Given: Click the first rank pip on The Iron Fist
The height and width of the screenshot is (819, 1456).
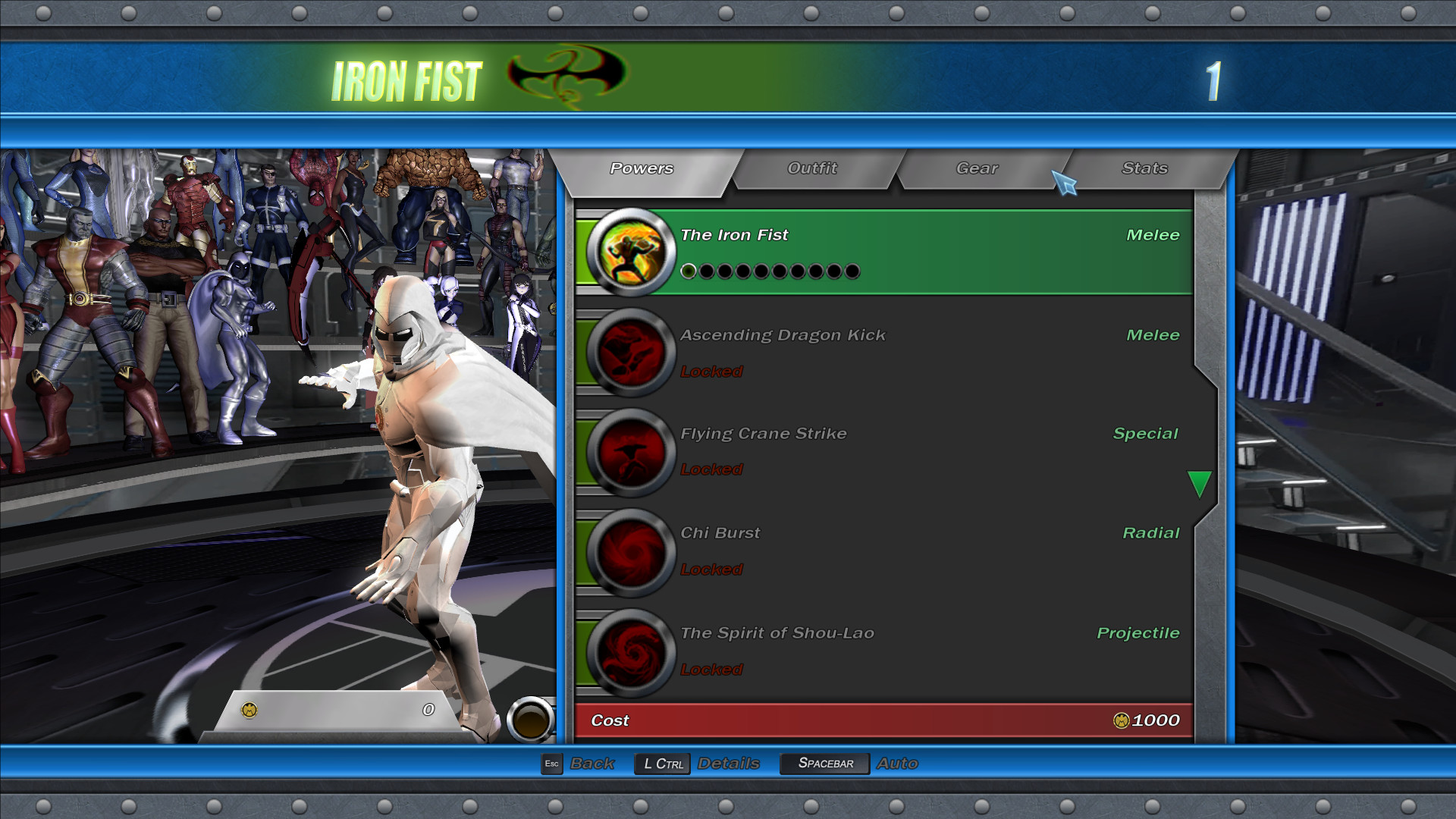Looking at the screenshot, I should pyautogui.click(x=689, y=271).
